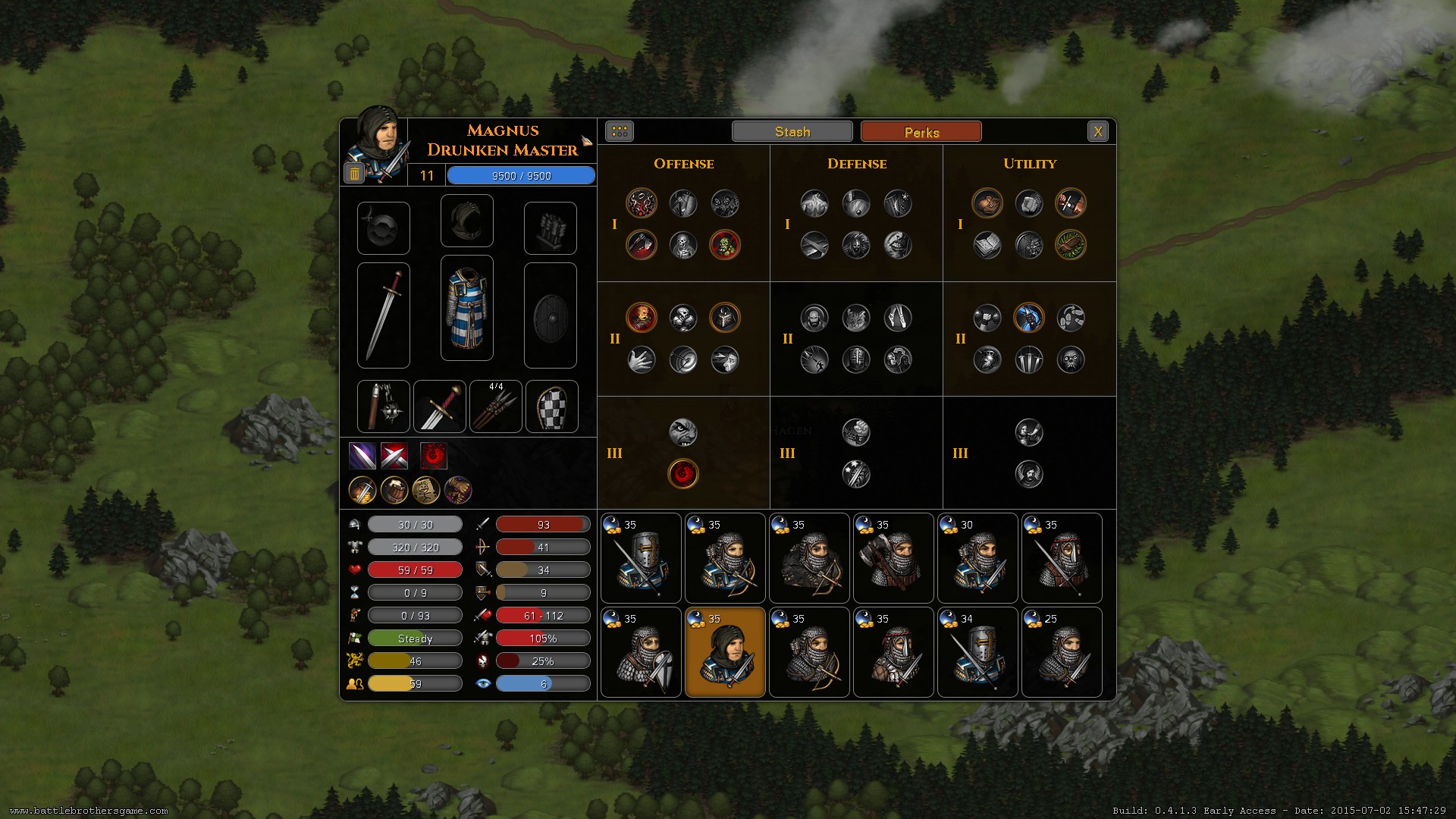Close the character screen with X
The height and width of the screenshot is (819, 1456).
coord(1097,132)
